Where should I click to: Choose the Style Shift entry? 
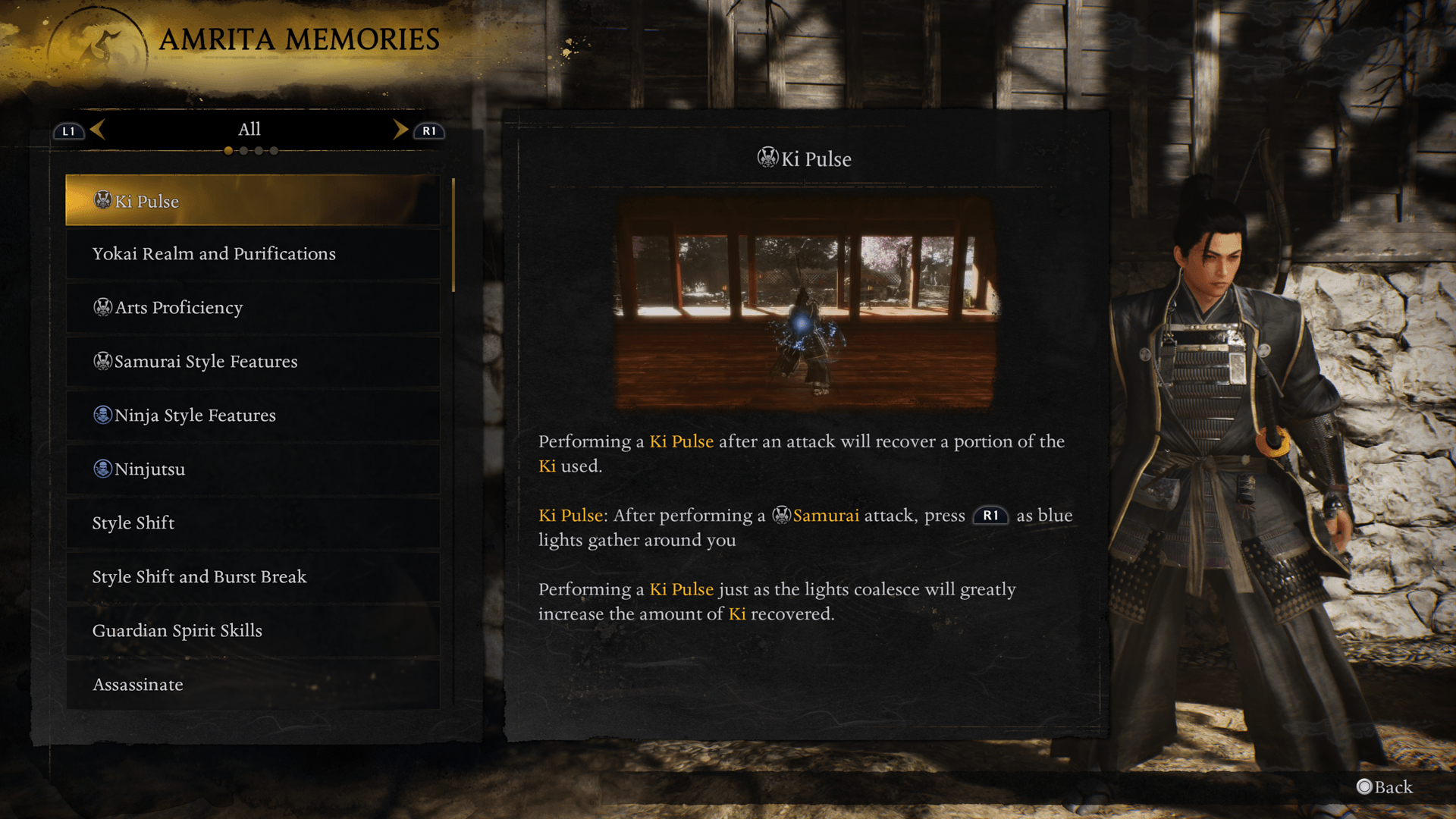(253, 523)
